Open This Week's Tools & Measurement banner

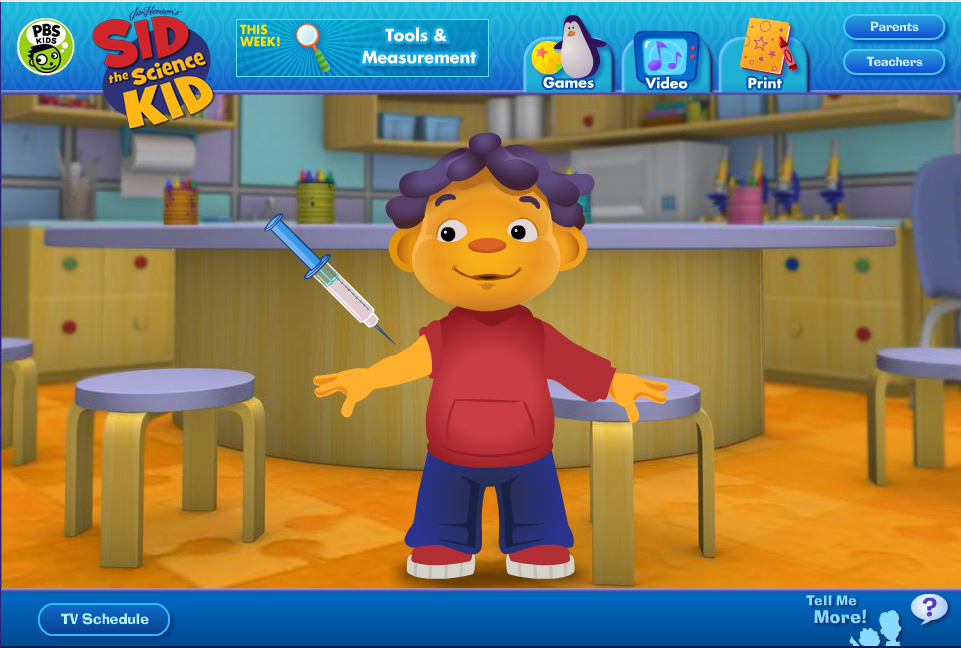tap(362, 47)
